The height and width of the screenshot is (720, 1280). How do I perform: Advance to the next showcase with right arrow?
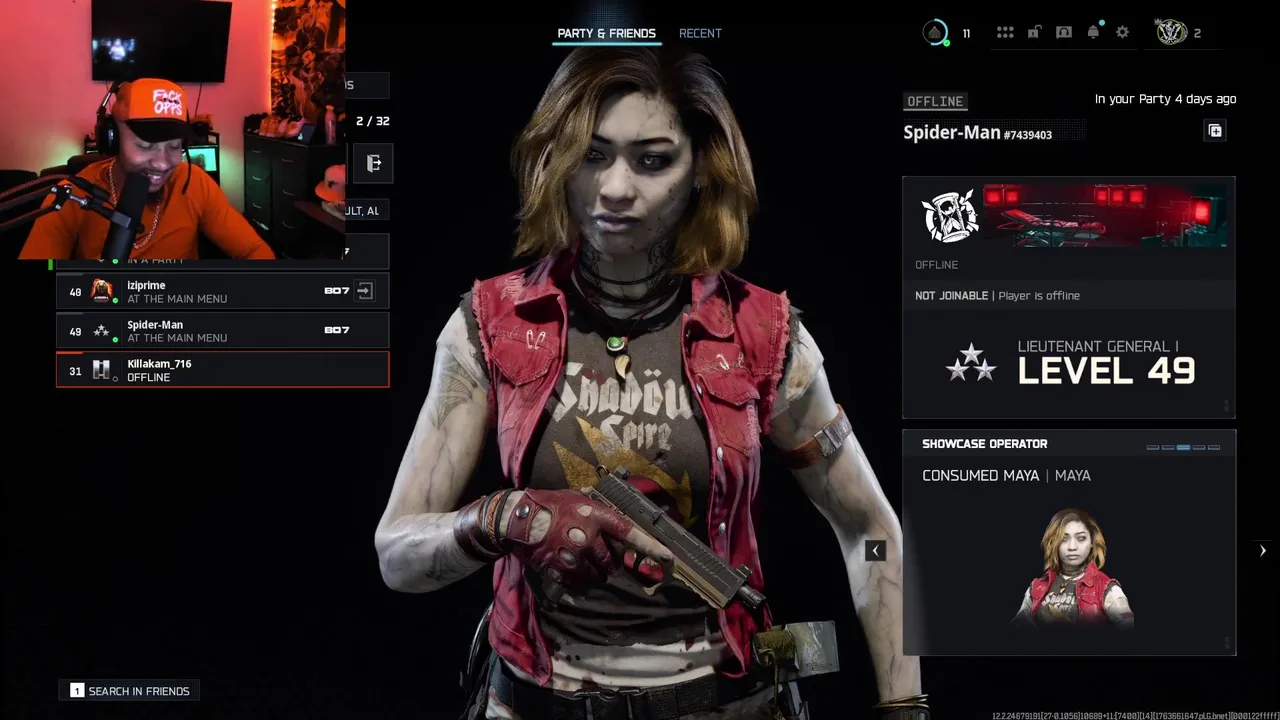point(1262,550)
